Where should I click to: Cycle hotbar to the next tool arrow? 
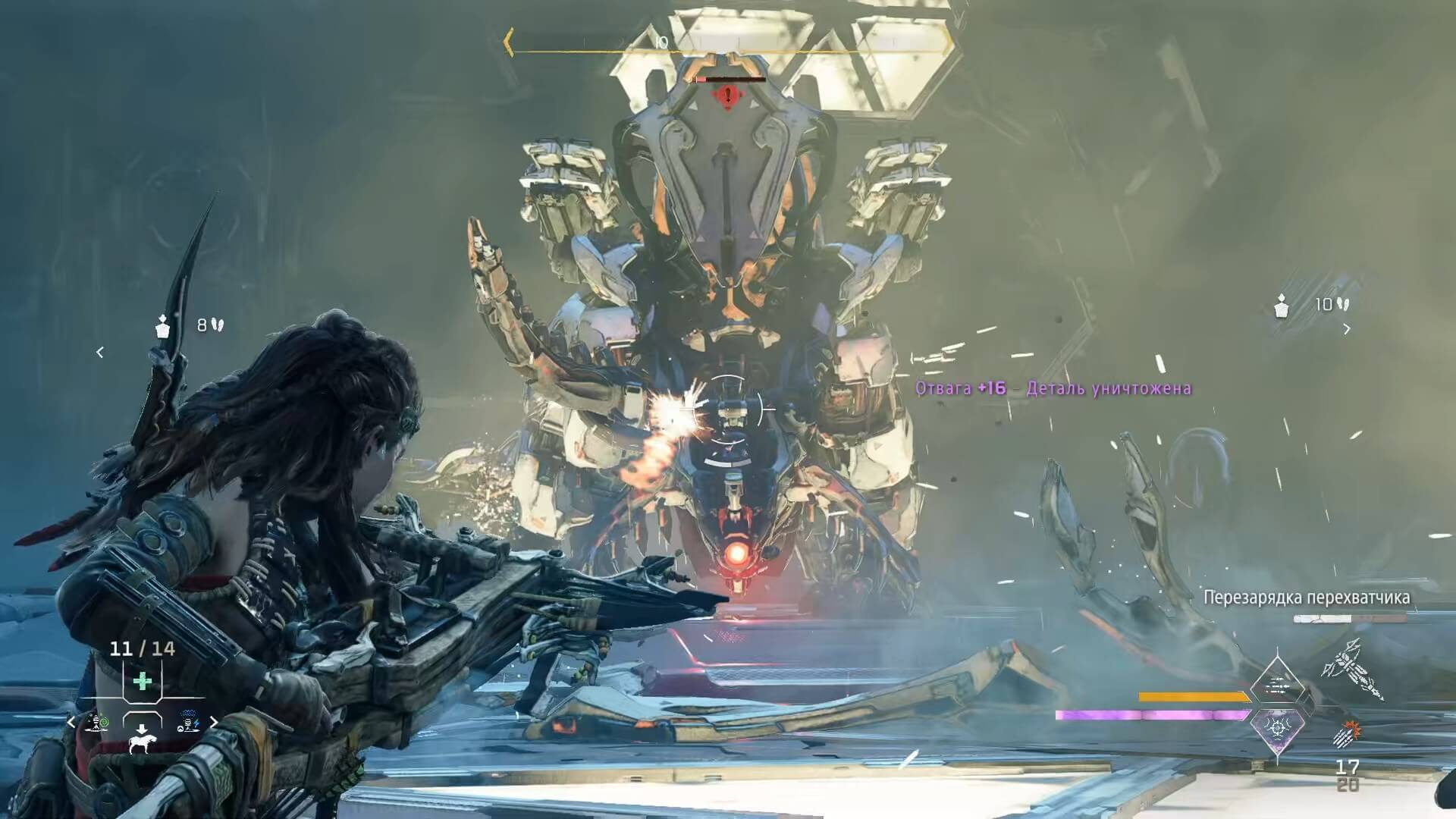(x=214, y=723)
